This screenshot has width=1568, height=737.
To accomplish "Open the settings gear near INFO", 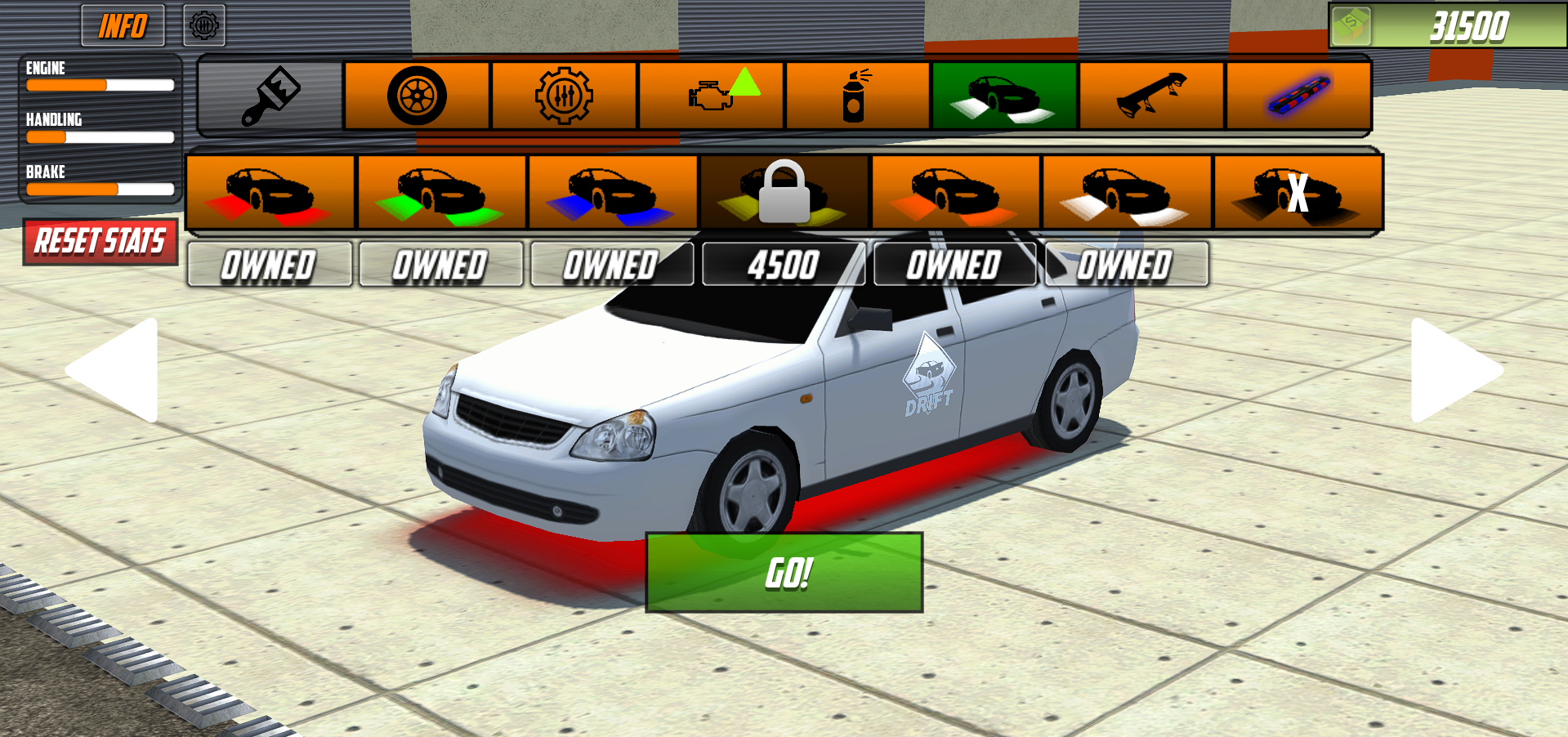I will point(203,25).
